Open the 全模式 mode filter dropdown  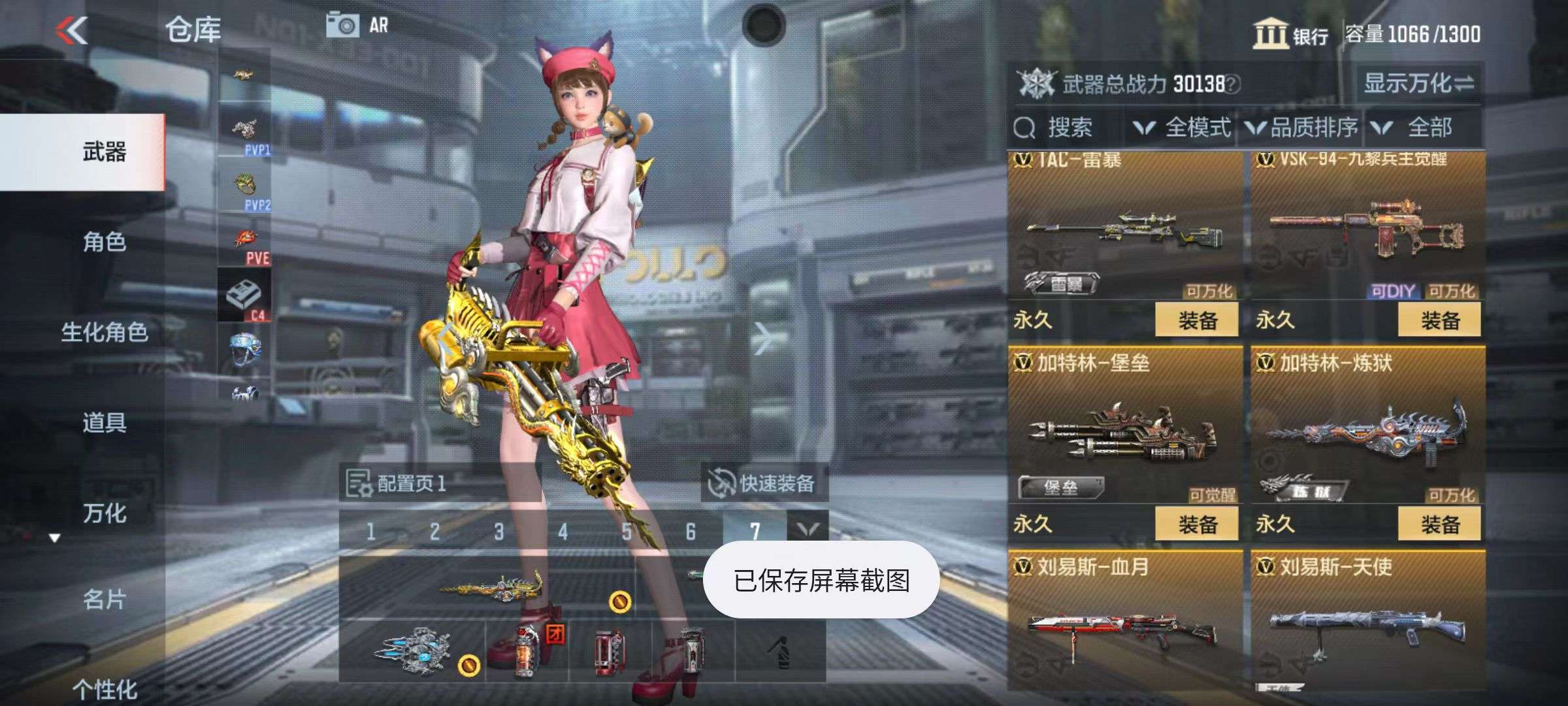pyautogui.click(x=1183, y=127)
